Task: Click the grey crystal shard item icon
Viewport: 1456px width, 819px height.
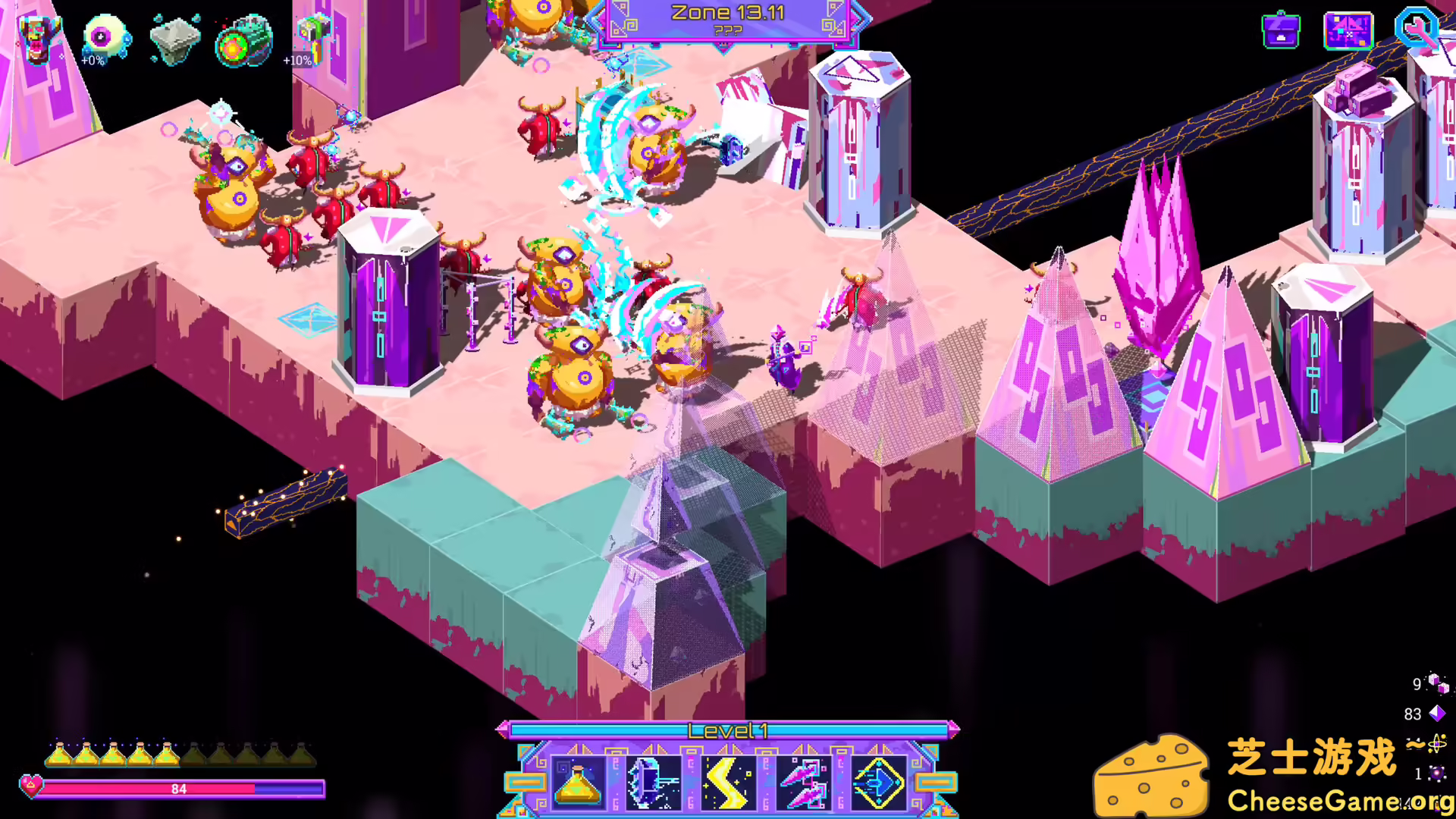Action: tap(174, 38)
